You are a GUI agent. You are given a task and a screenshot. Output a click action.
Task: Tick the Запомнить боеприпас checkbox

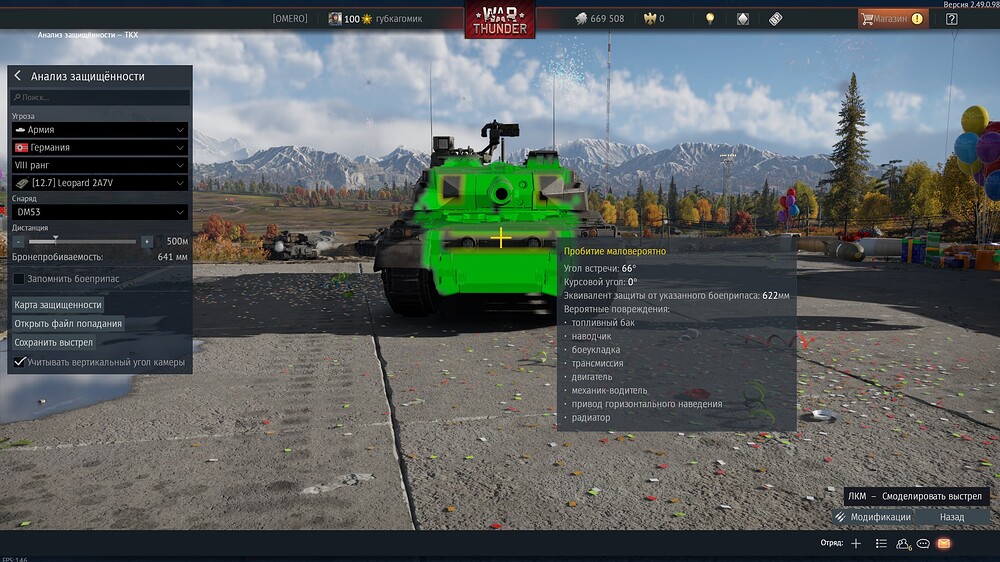[x=18, y=278]
